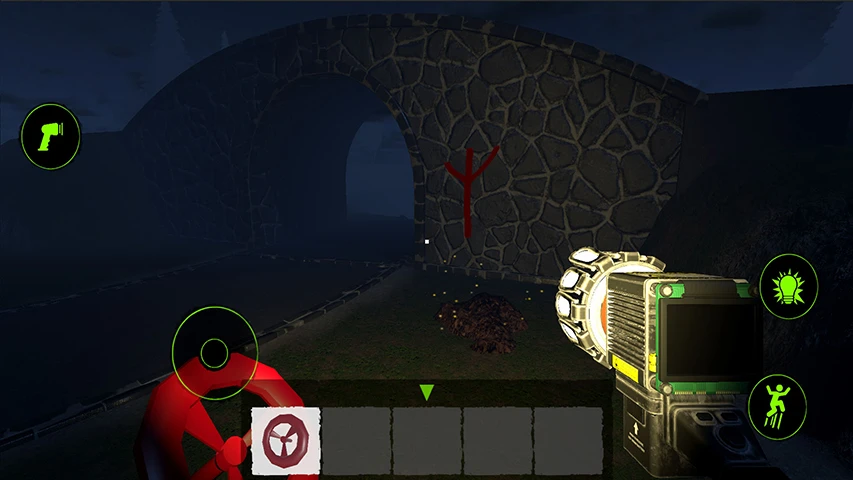Toggle the flashlight bulb button
The height and width of the screenshot is (480, 853).
789,285
